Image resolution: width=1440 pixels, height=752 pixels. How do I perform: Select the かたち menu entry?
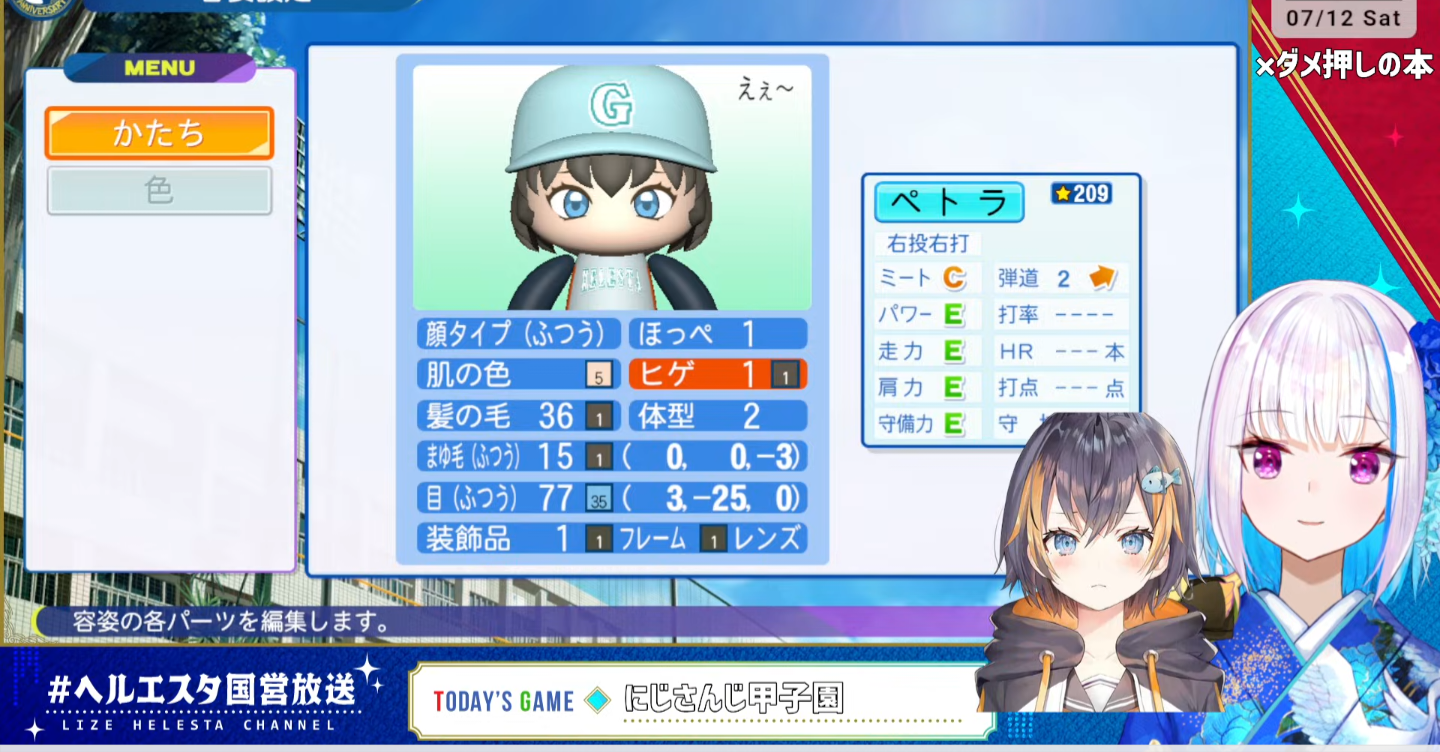tap(159, 133)
